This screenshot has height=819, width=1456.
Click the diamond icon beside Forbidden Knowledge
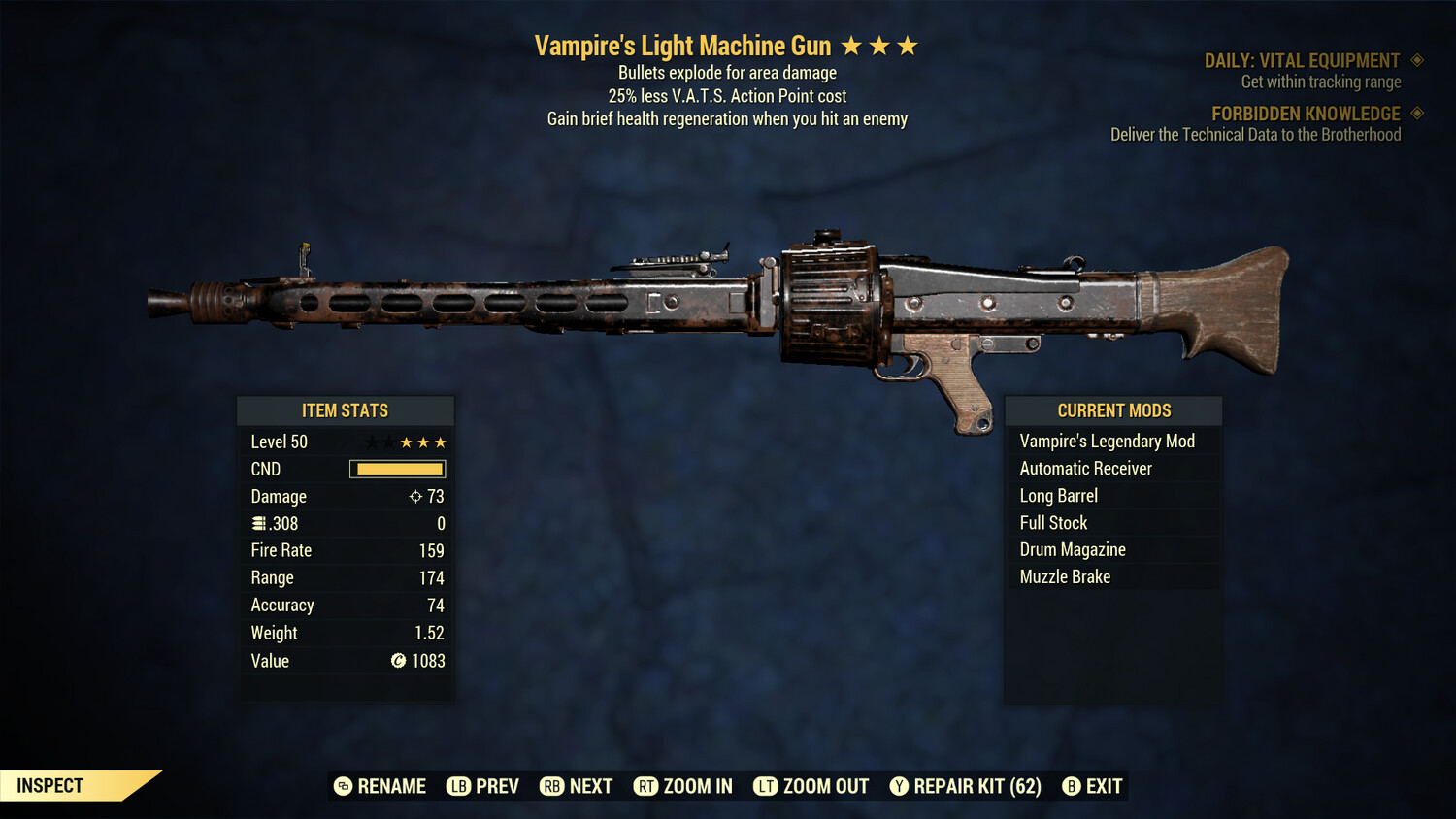1416,113
